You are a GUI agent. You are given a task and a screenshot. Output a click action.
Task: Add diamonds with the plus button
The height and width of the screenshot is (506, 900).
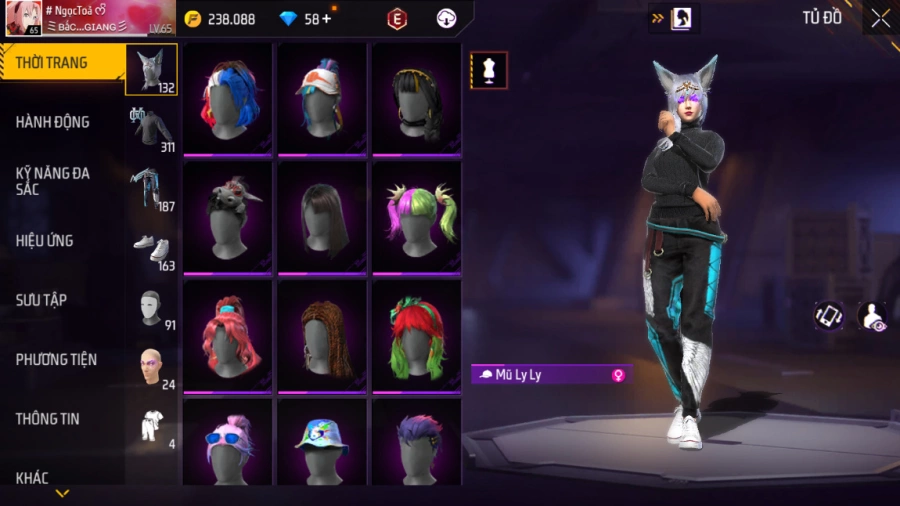(x=326, y=18)
